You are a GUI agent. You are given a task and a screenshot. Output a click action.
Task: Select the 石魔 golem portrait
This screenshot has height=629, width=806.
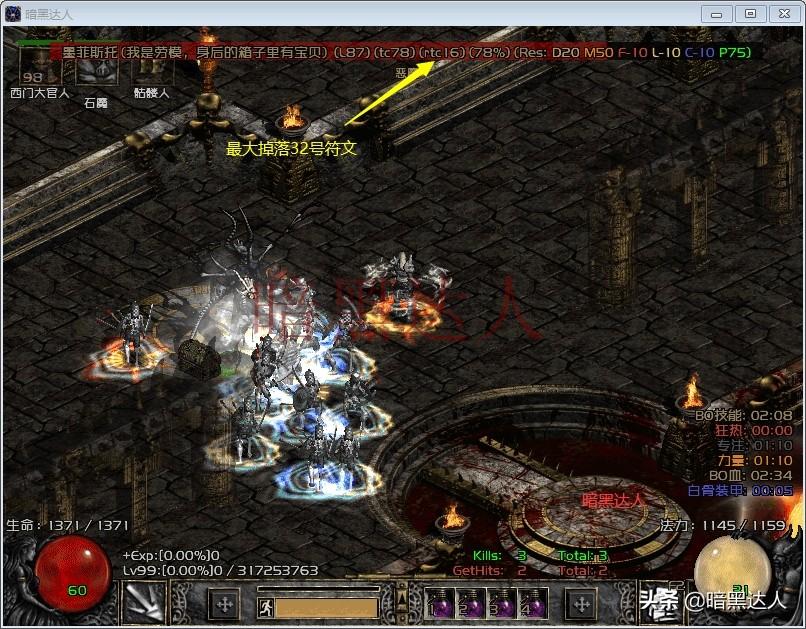pyautogui.click(x=97, y=70)
